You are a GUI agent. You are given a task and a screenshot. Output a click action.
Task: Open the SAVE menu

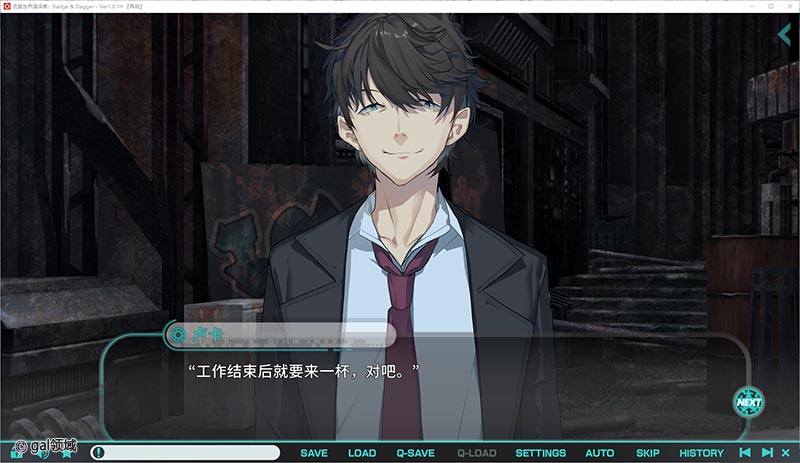[x=314, y=453]
